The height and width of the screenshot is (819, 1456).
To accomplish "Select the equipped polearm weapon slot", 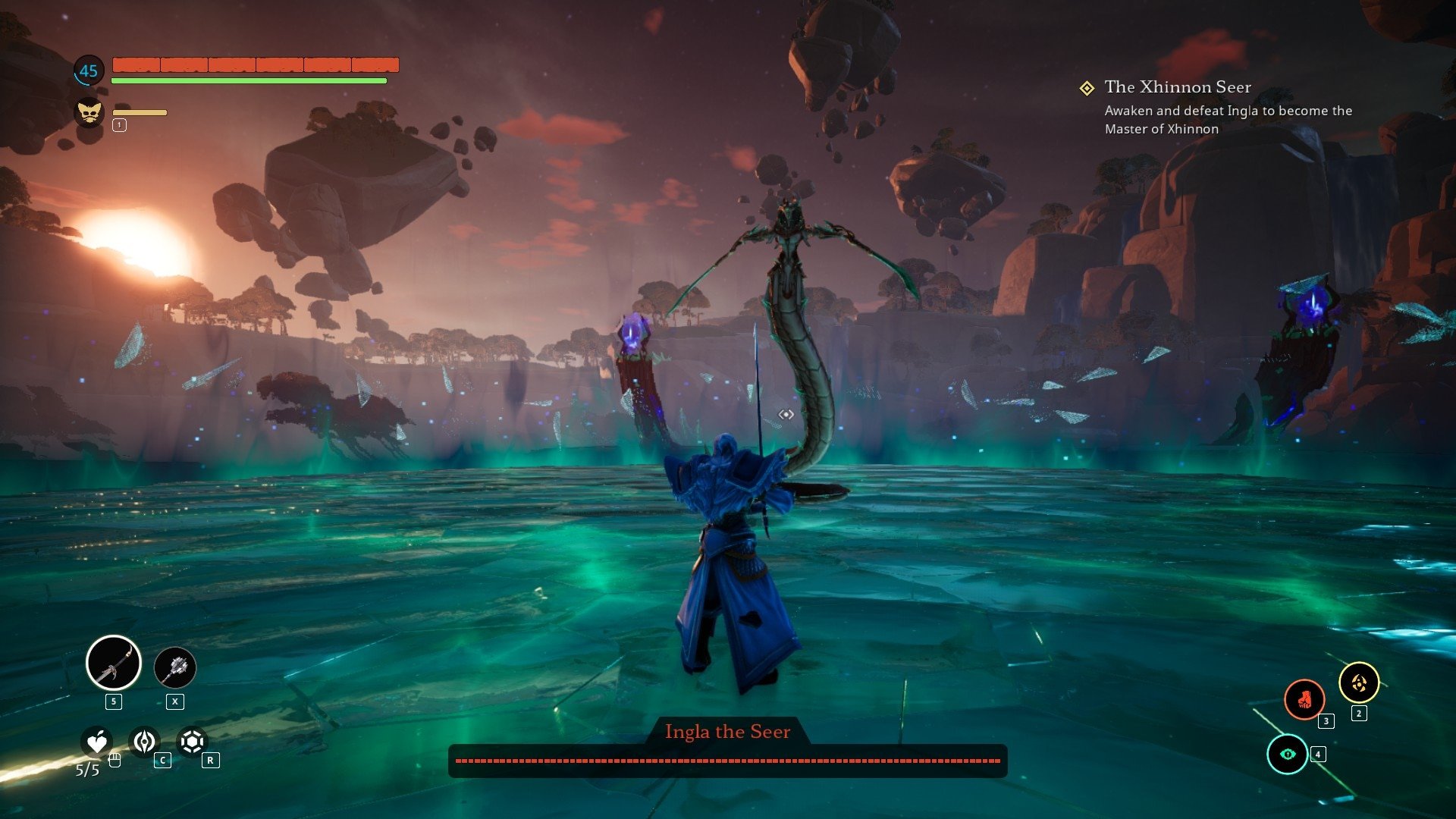I will point(114,663).
